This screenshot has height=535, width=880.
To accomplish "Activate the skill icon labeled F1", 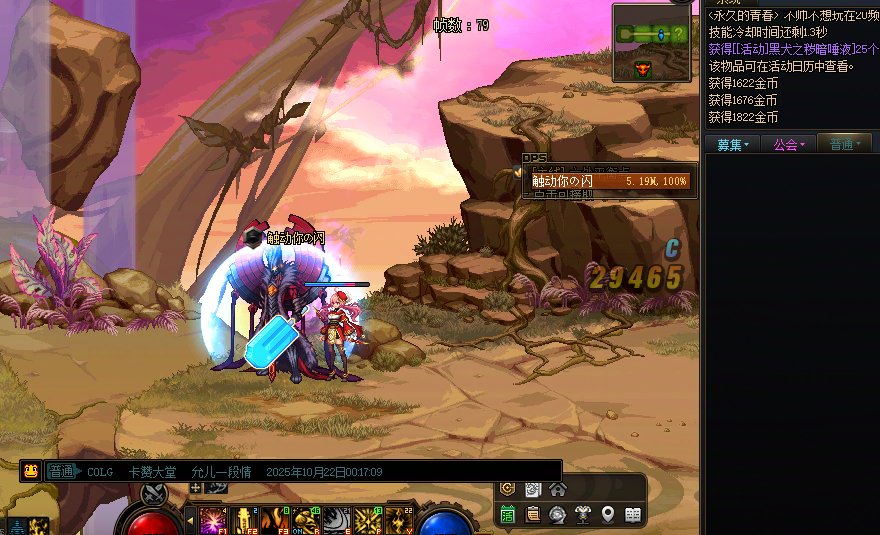I will pos(211,519).
